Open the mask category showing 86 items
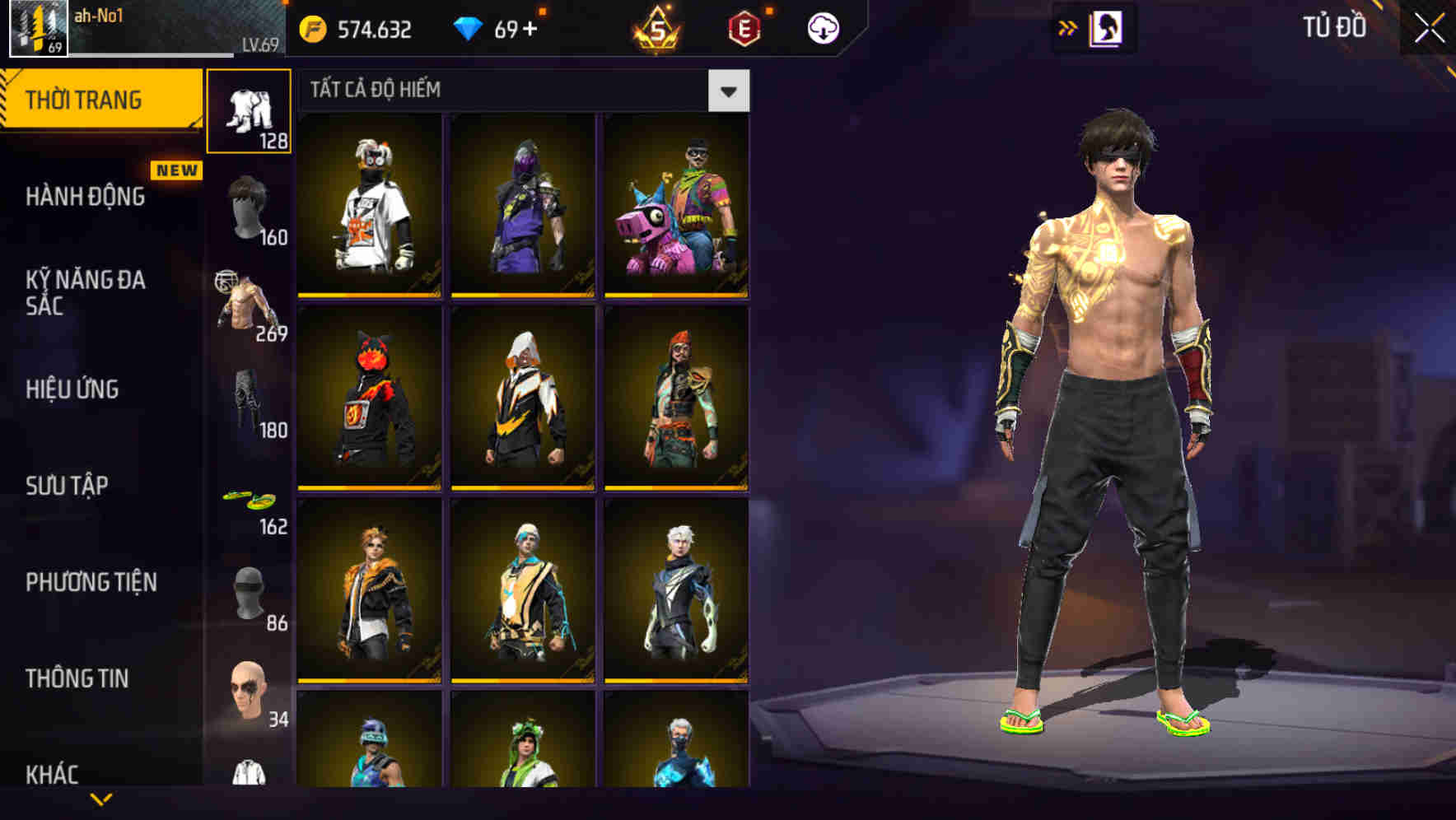This screenshot has width=1456, height=820. [249, 589]
